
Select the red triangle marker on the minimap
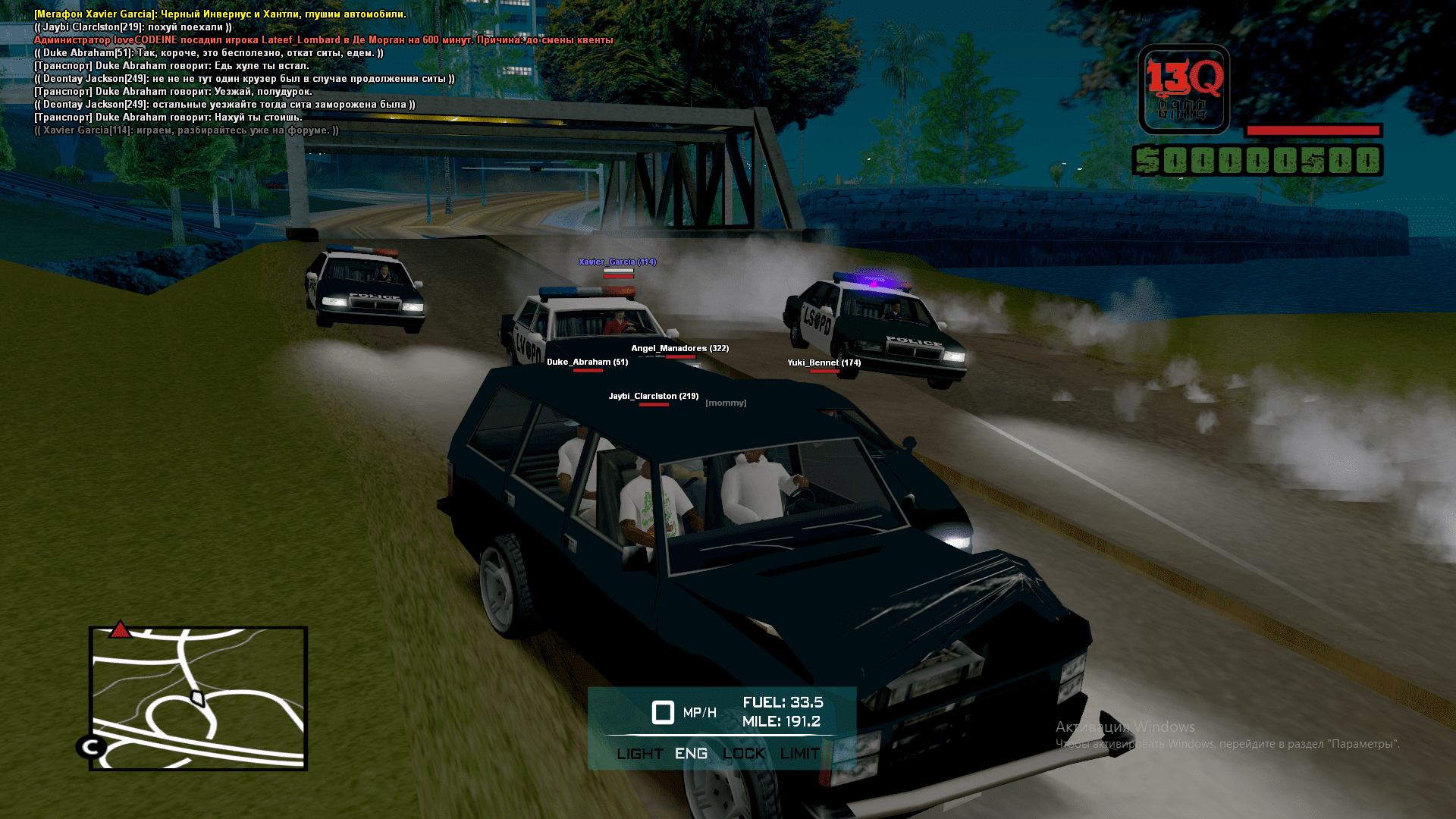[120, 629]
